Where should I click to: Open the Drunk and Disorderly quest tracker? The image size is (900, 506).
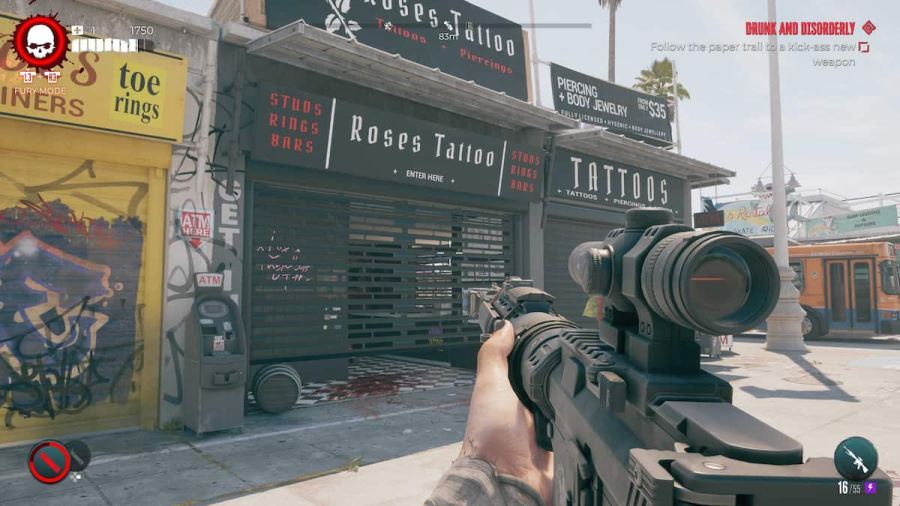pos(800,28)
